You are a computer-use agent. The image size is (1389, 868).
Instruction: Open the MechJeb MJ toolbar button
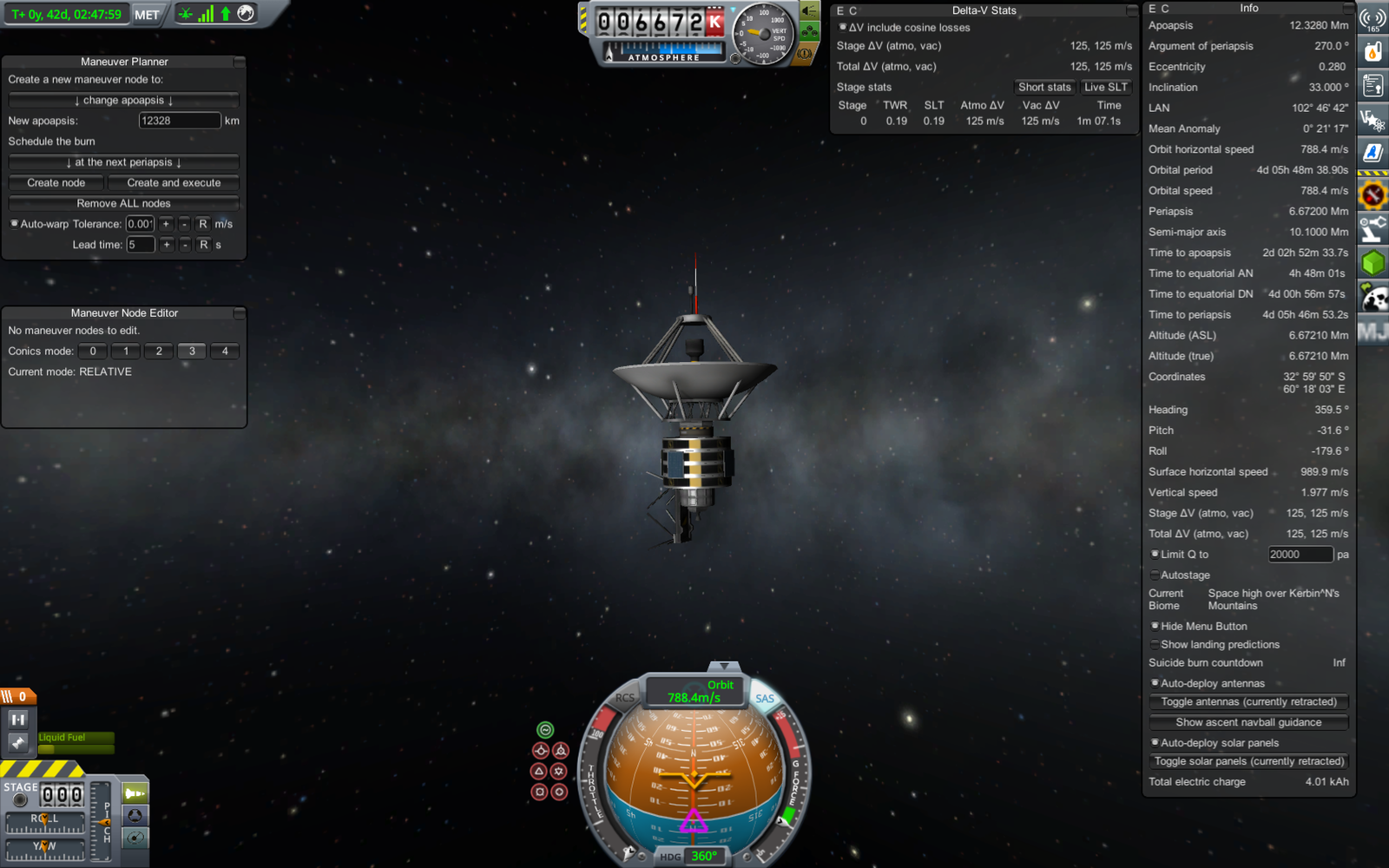[1373, 332]
